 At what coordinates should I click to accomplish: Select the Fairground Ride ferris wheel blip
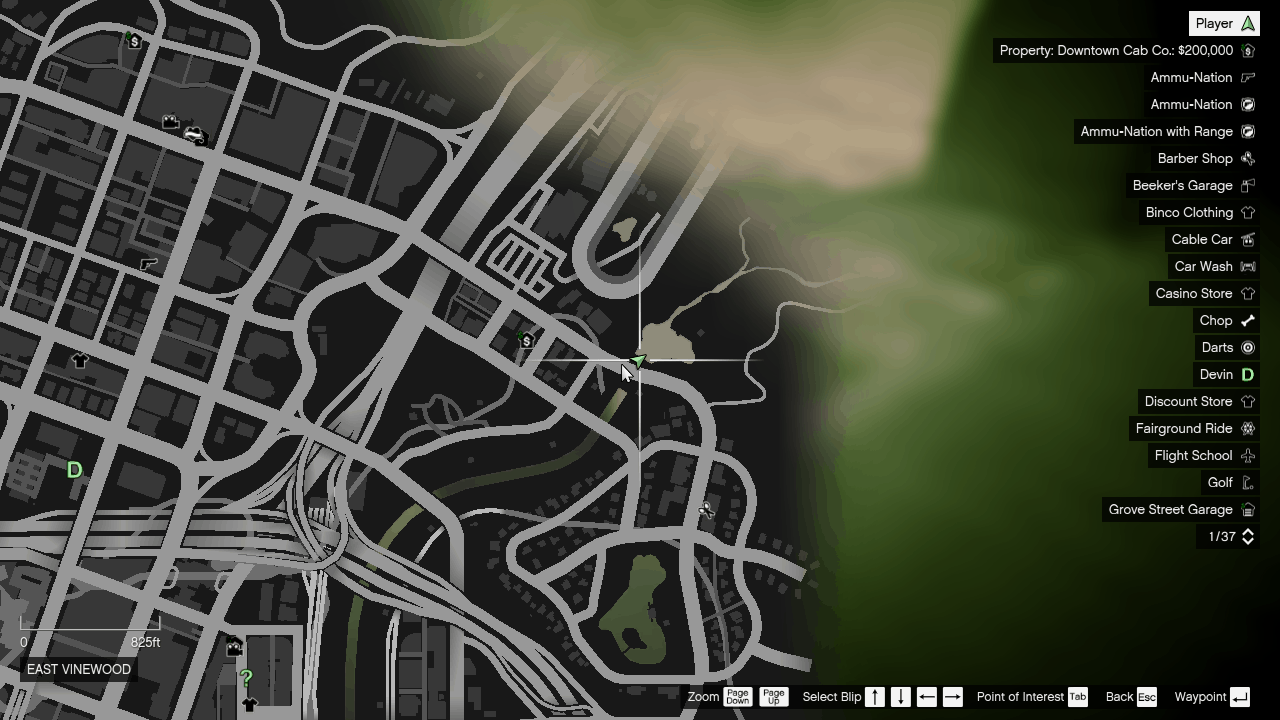point(1247,428)
